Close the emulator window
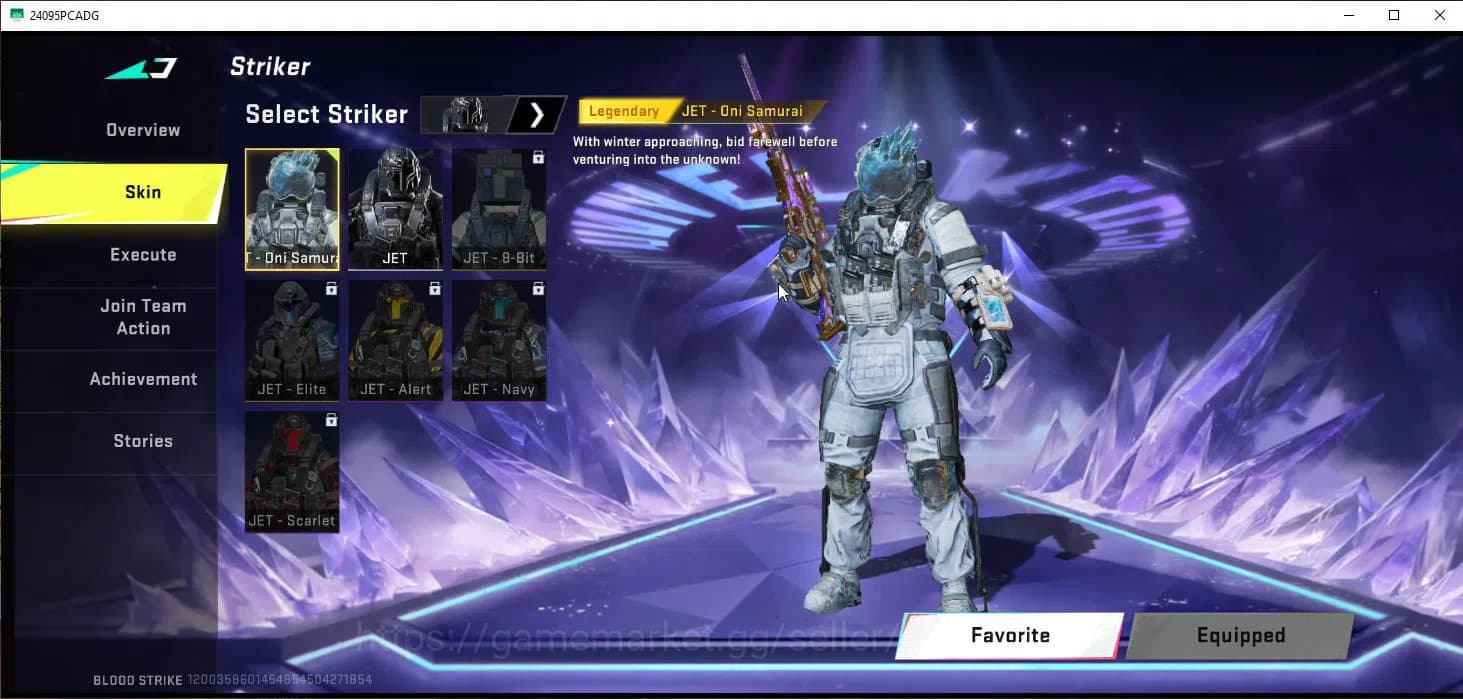This screenshot has height=699, width=1463. click(1440, 15)
